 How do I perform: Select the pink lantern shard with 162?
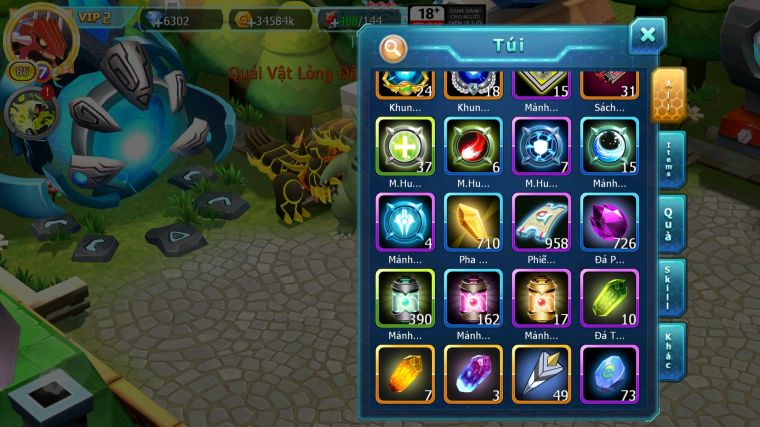click(x=473, y=298)
